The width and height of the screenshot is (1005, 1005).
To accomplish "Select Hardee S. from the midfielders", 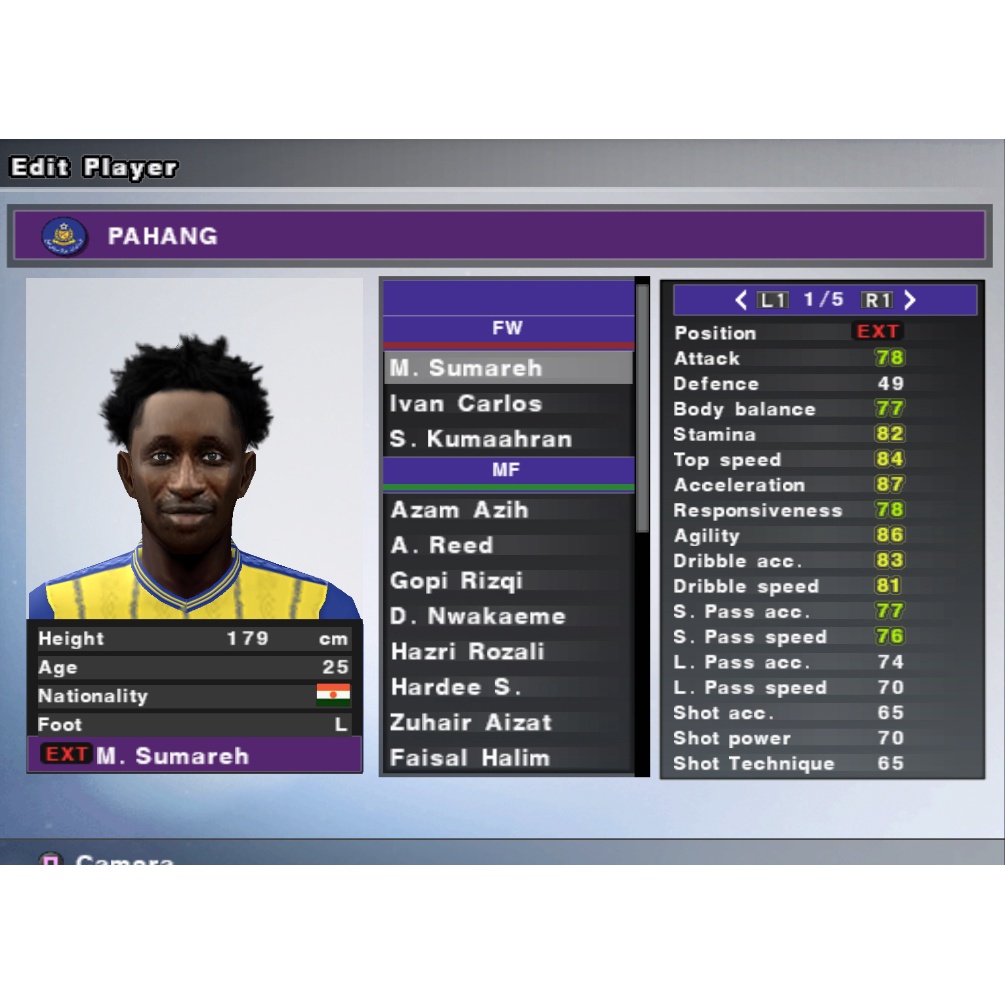I will pyautogui.click(x=507, y=687).
